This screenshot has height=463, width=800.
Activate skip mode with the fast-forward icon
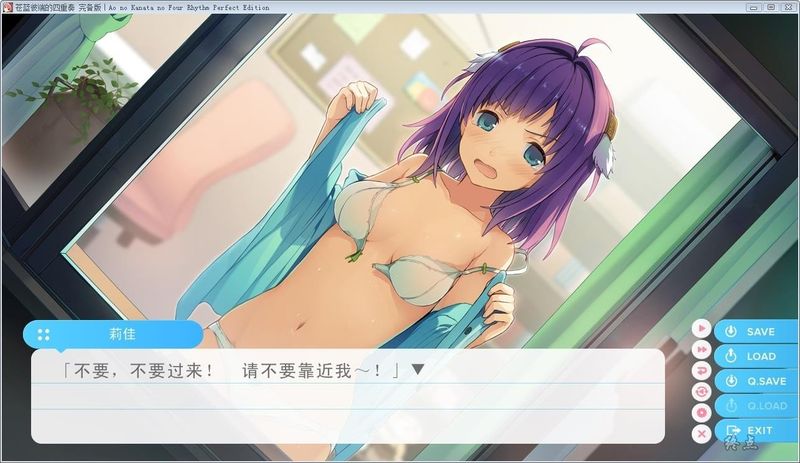click(702, 349)
